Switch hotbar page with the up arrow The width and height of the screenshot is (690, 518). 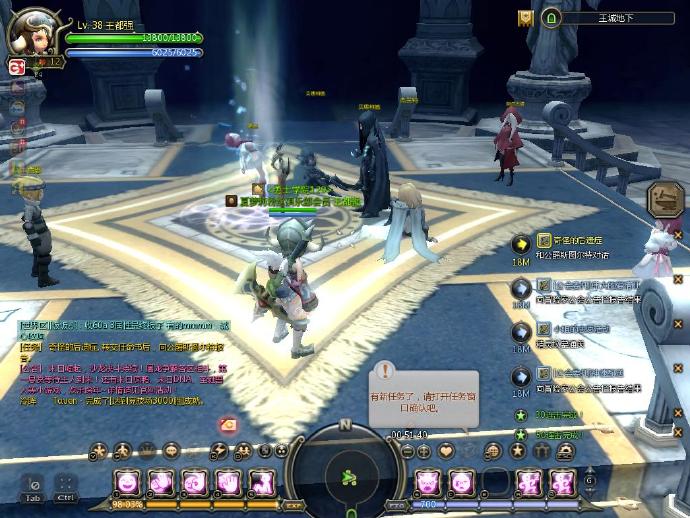589,467
